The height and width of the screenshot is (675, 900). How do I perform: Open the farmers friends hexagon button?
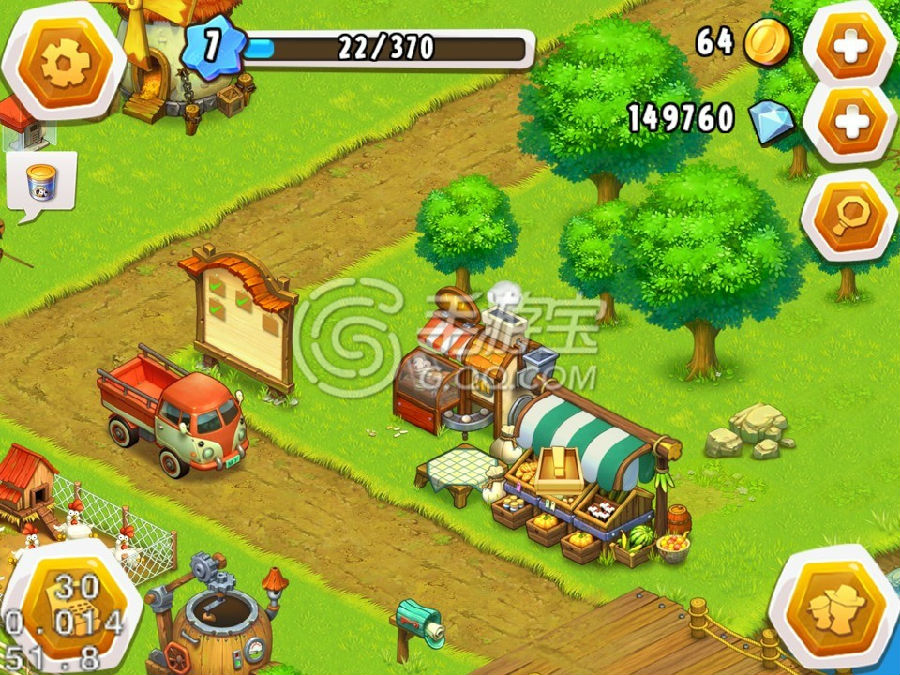tap(833, 609)
